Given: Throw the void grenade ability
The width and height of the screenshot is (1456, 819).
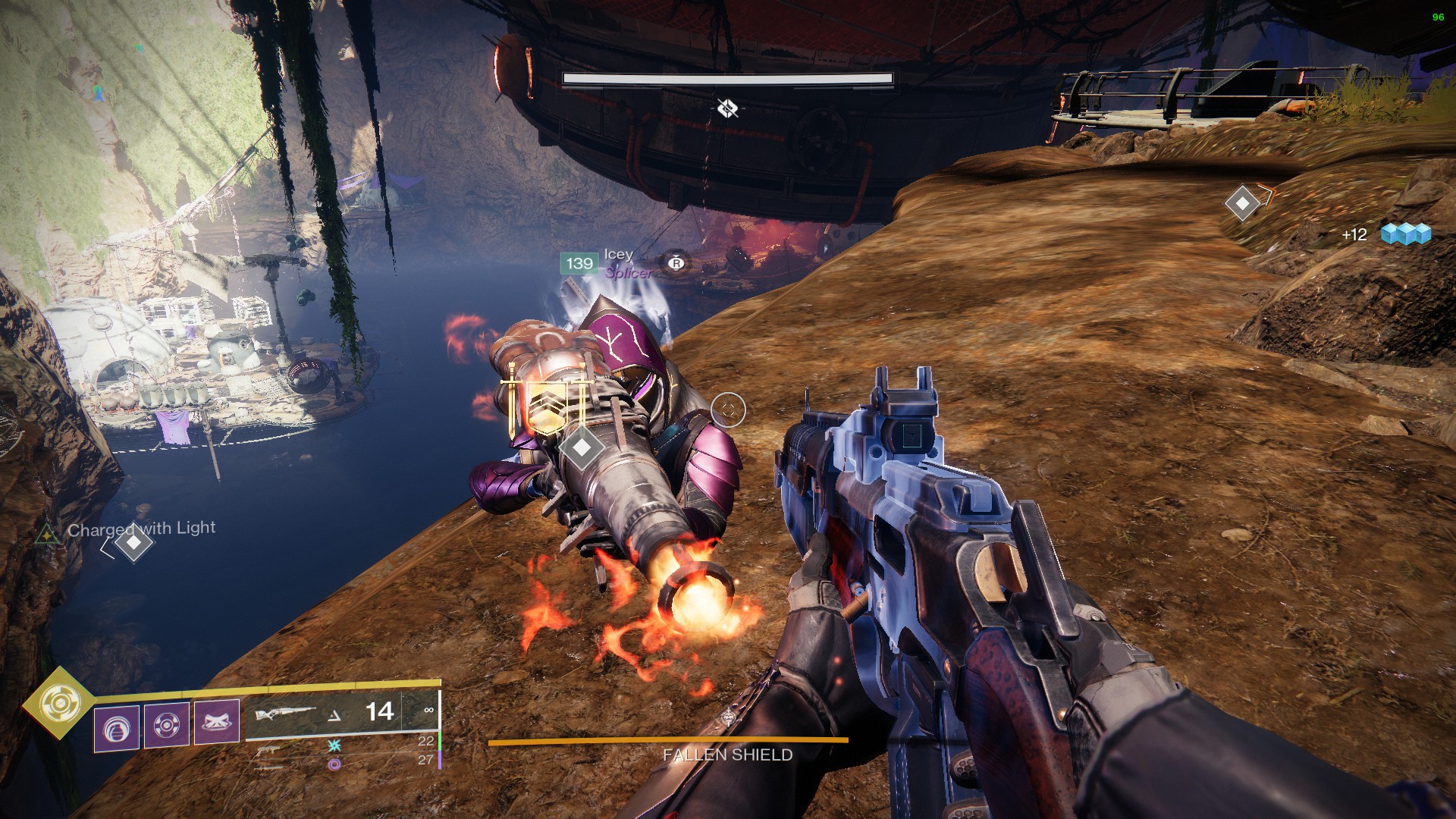Looking at the screenshot, I should point(116,728).
